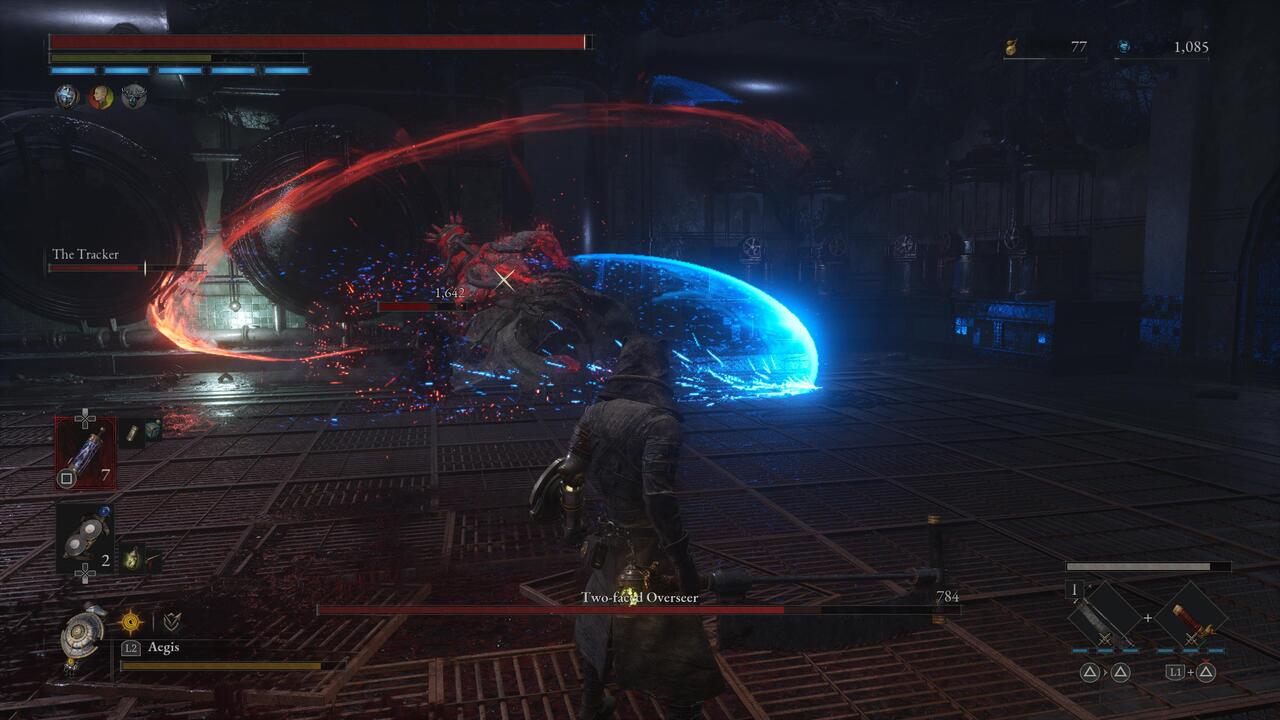The image size is (1280, 720).
Task: Select the shield arrow icon above Aegis
Action: point(172,622)
